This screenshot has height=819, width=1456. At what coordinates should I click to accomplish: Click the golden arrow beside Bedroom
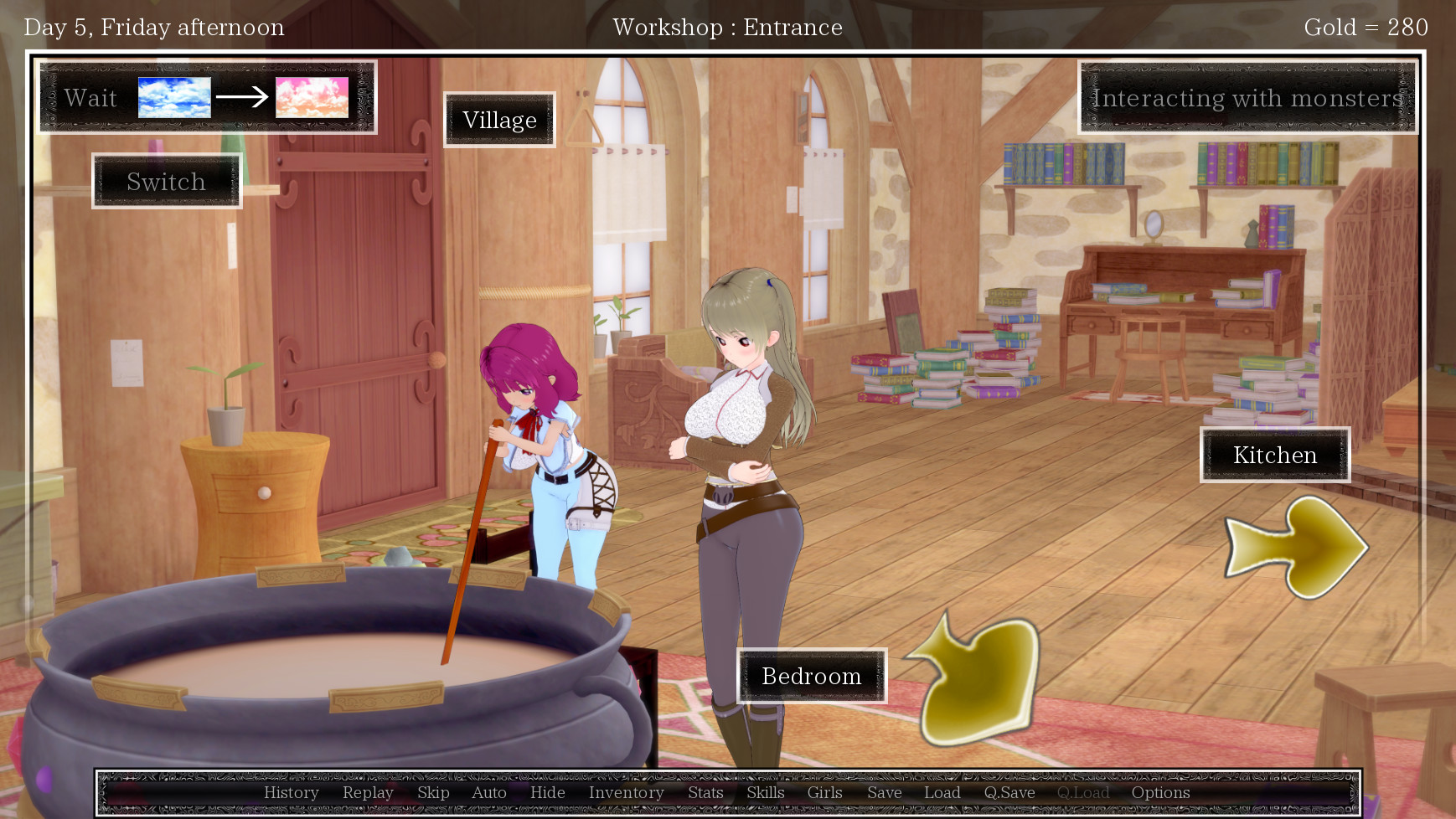(978, 680)
